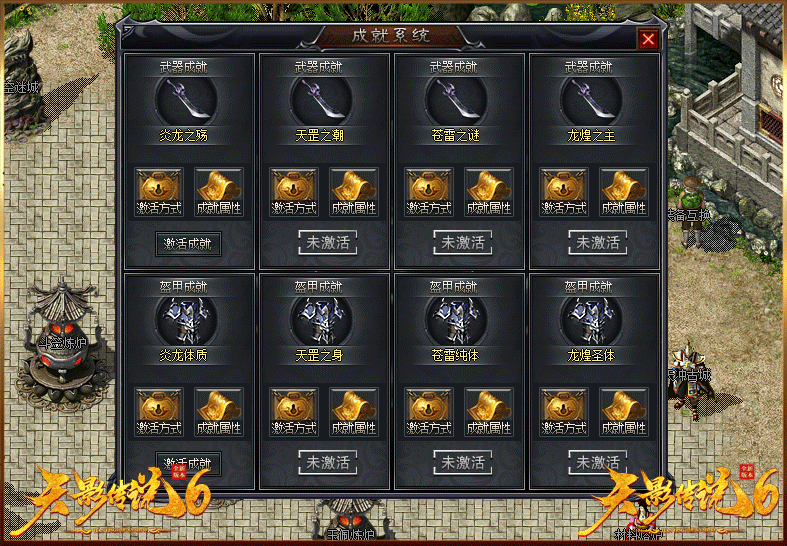Image resolution: width=787 pixels, height=546 pixels.
Task: Click 激活成就 button under 炎龙之殇
Action: pos(189,243)
